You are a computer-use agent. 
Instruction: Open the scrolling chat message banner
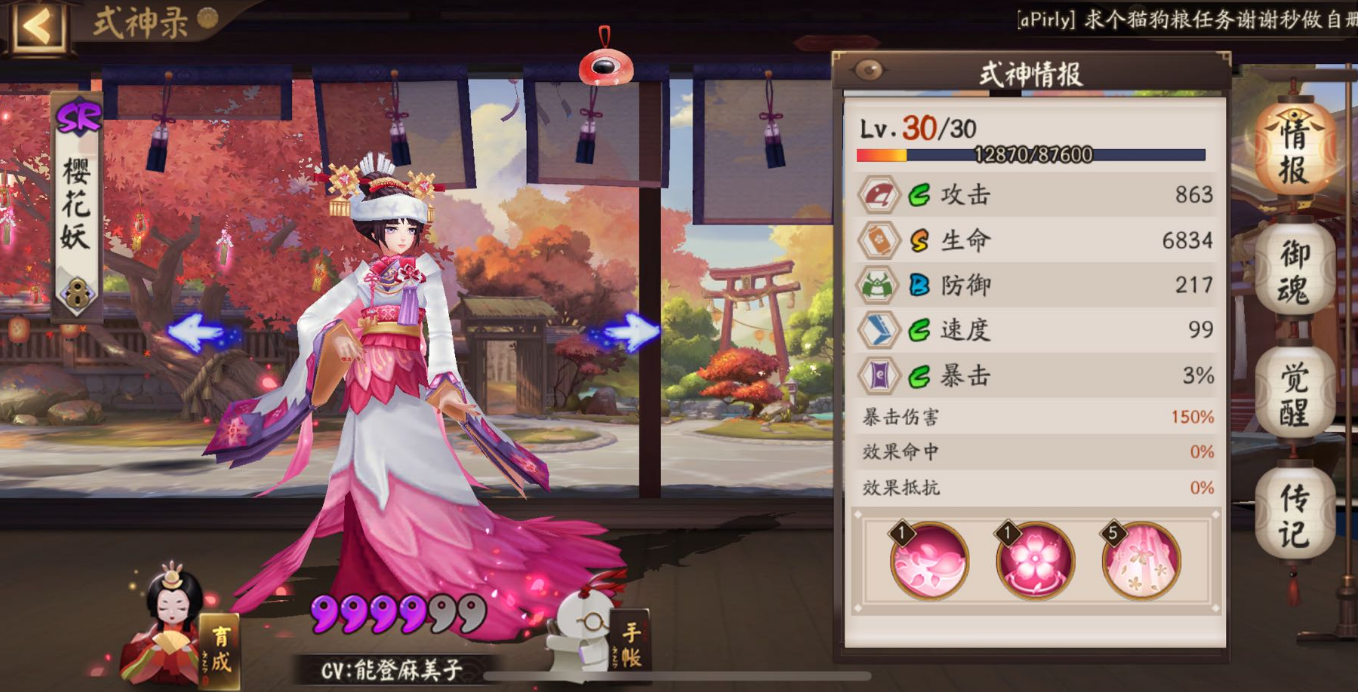(1185, 19)
